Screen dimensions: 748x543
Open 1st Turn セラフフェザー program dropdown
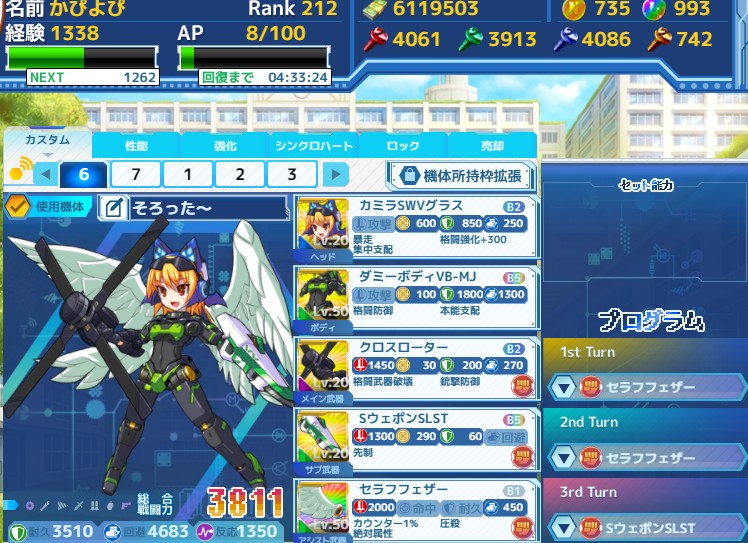click(565, 387)
